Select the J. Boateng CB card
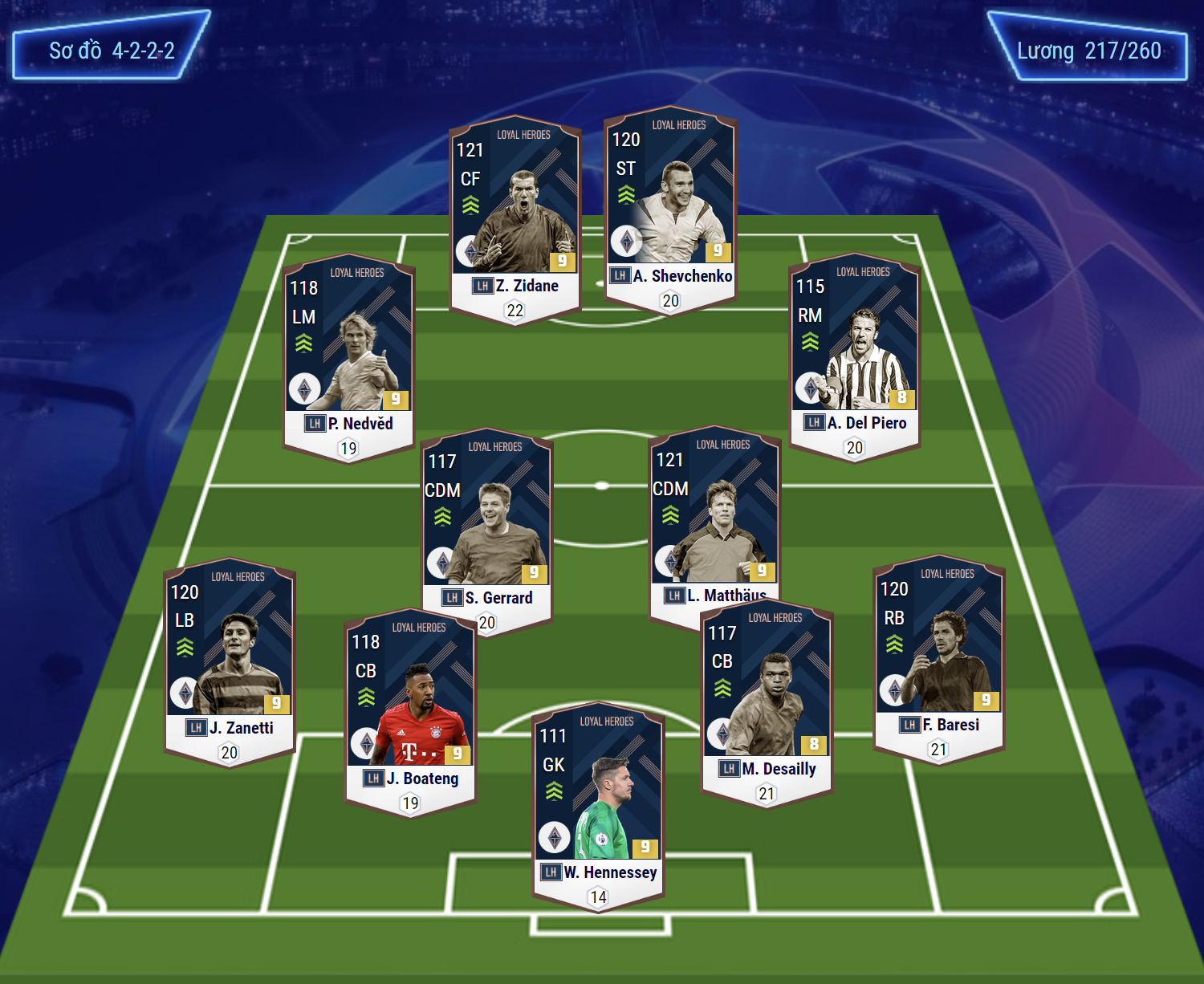 410,710
